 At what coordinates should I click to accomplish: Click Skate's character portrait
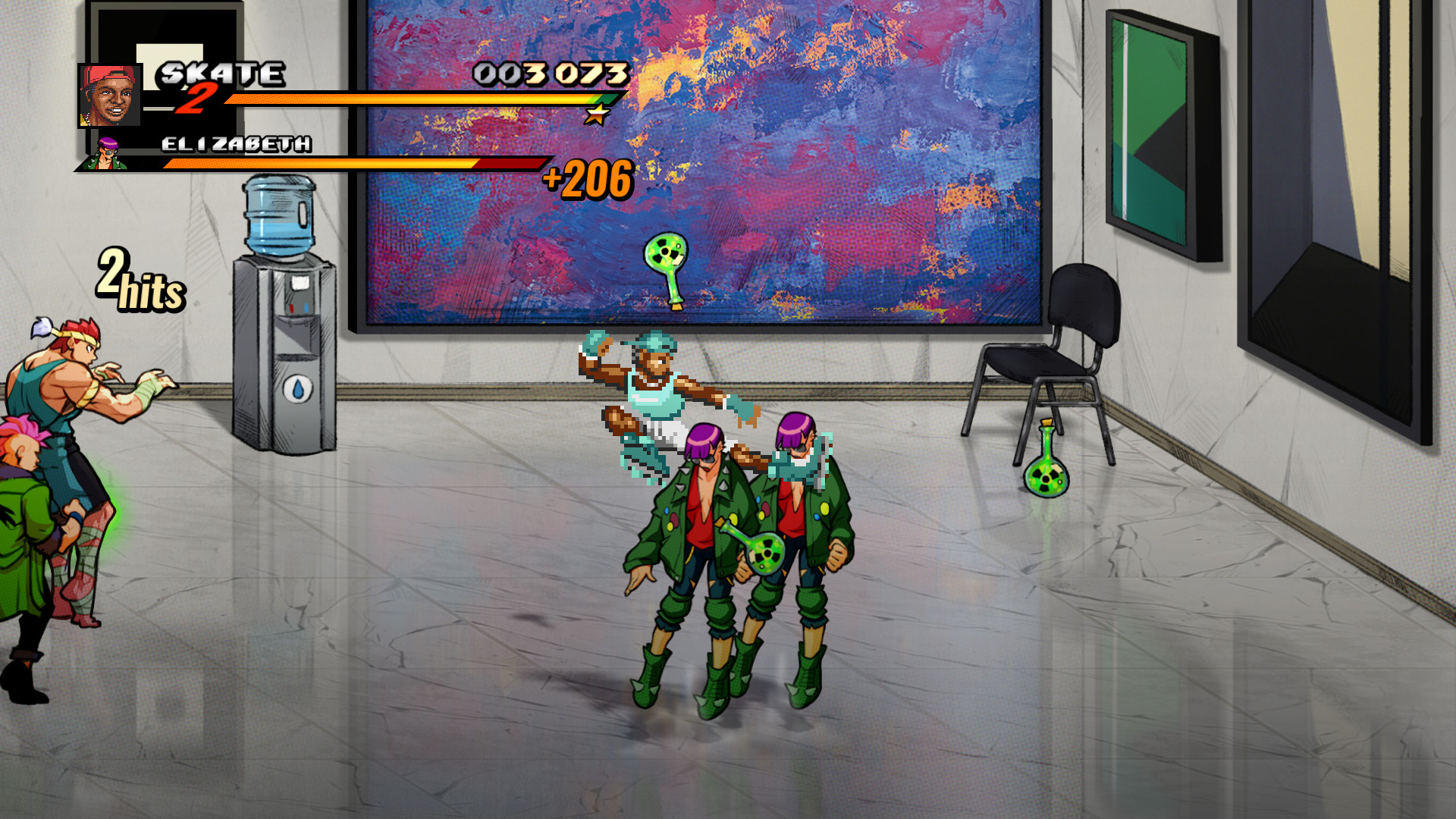(111, 95)
